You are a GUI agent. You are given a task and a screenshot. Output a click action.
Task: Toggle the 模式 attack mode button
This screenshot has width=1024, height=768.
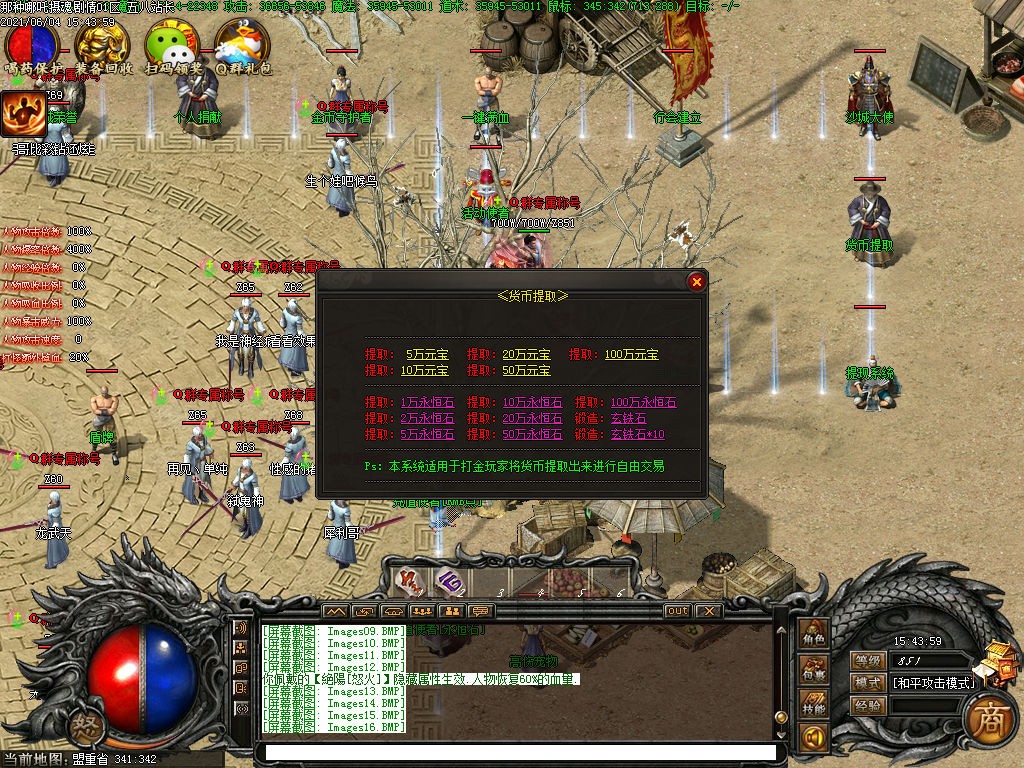[866, 683]
